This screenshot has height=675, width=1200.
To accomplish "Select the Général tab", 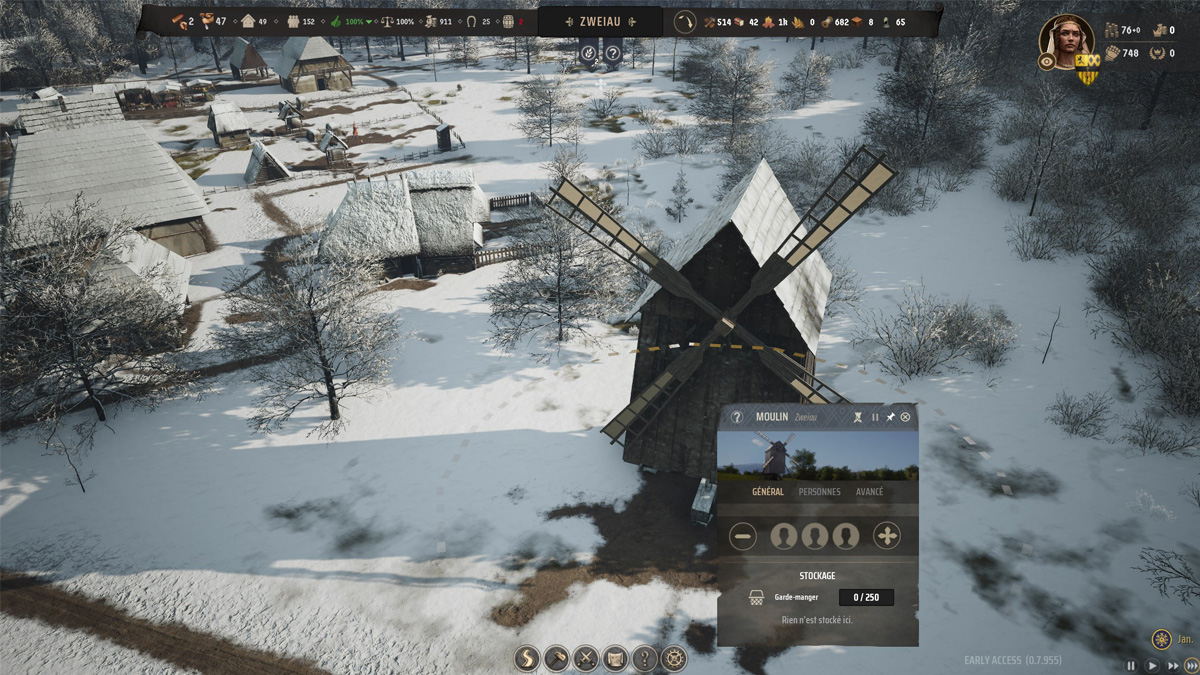I will coord(767,492).
